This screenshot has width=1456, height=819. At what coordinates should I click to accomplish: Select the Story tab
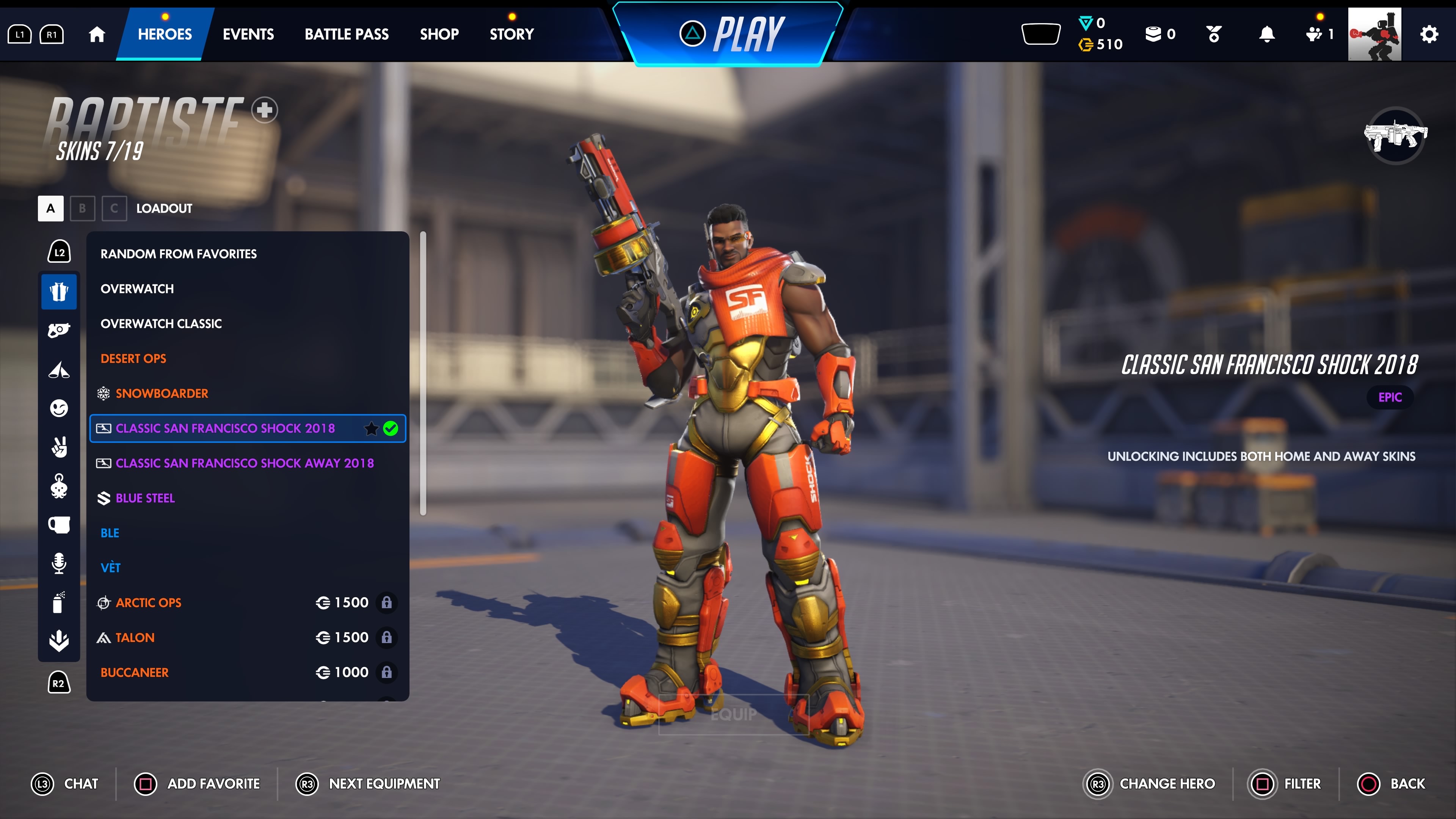coord(511,34)
